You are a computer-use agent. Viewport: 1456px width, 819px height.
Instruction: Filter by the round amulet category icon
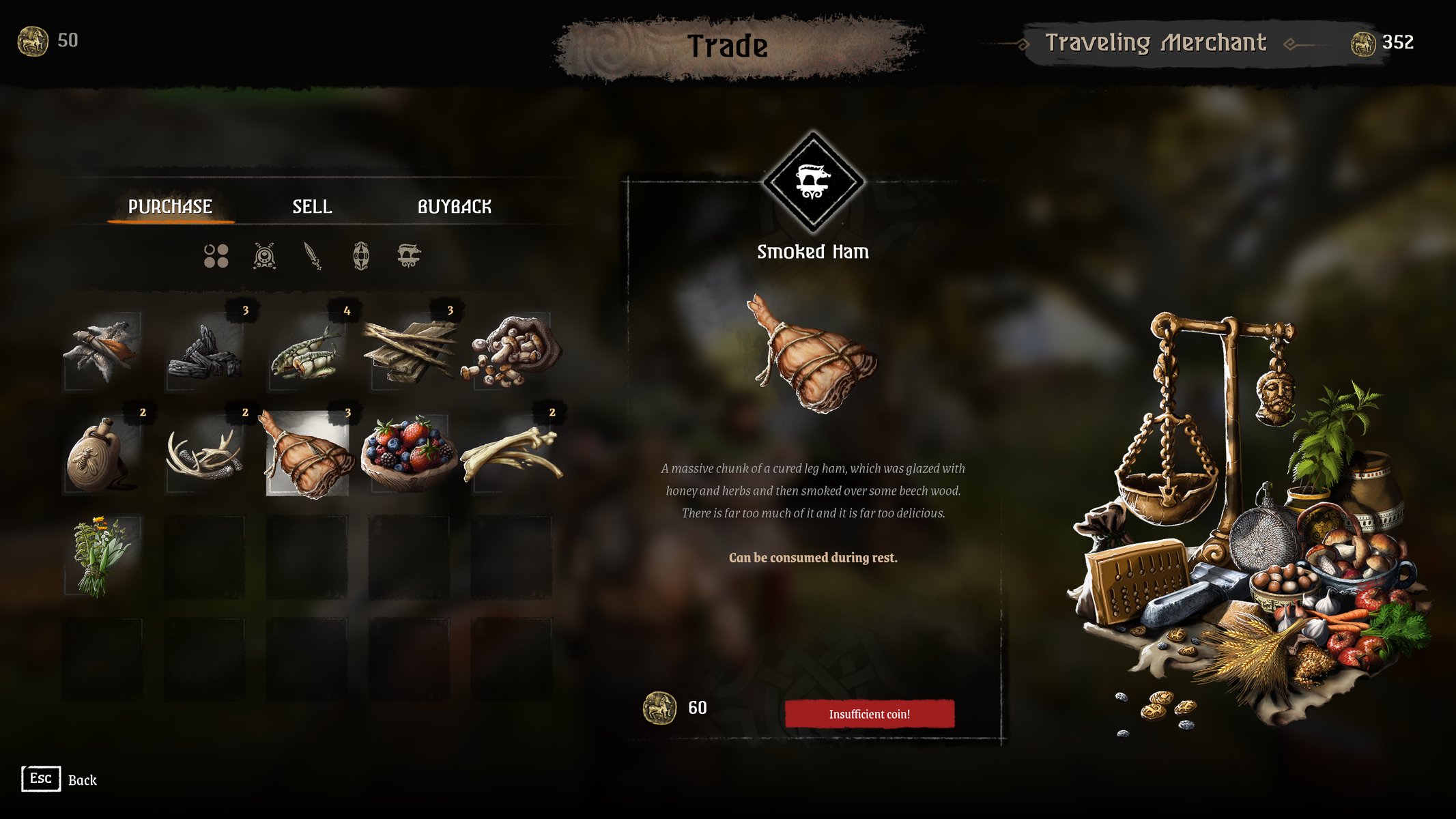click(264, 256)
